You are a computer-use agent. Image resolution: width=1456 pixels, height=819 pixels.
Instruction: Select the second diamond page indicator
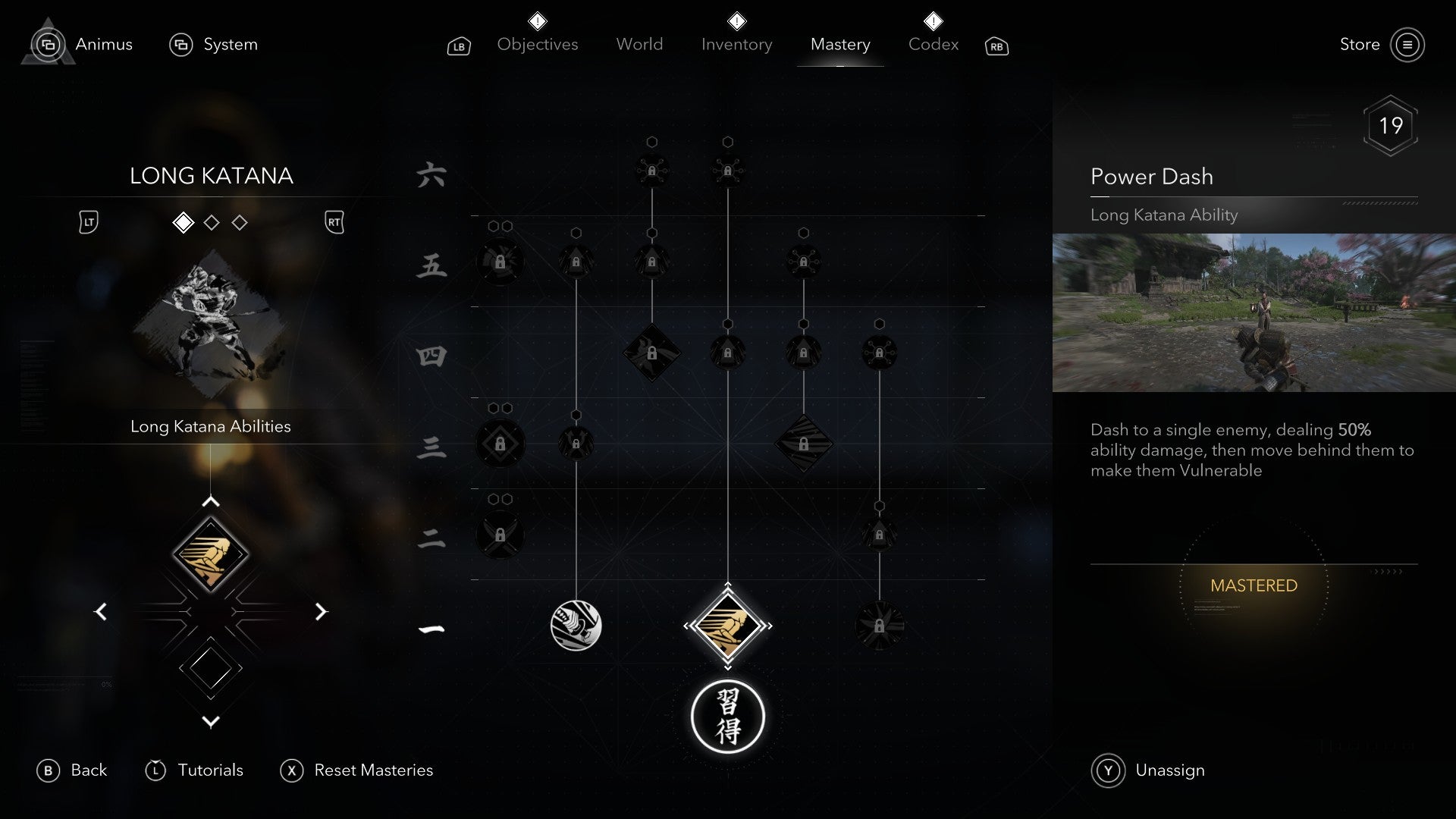coord(212,222)
